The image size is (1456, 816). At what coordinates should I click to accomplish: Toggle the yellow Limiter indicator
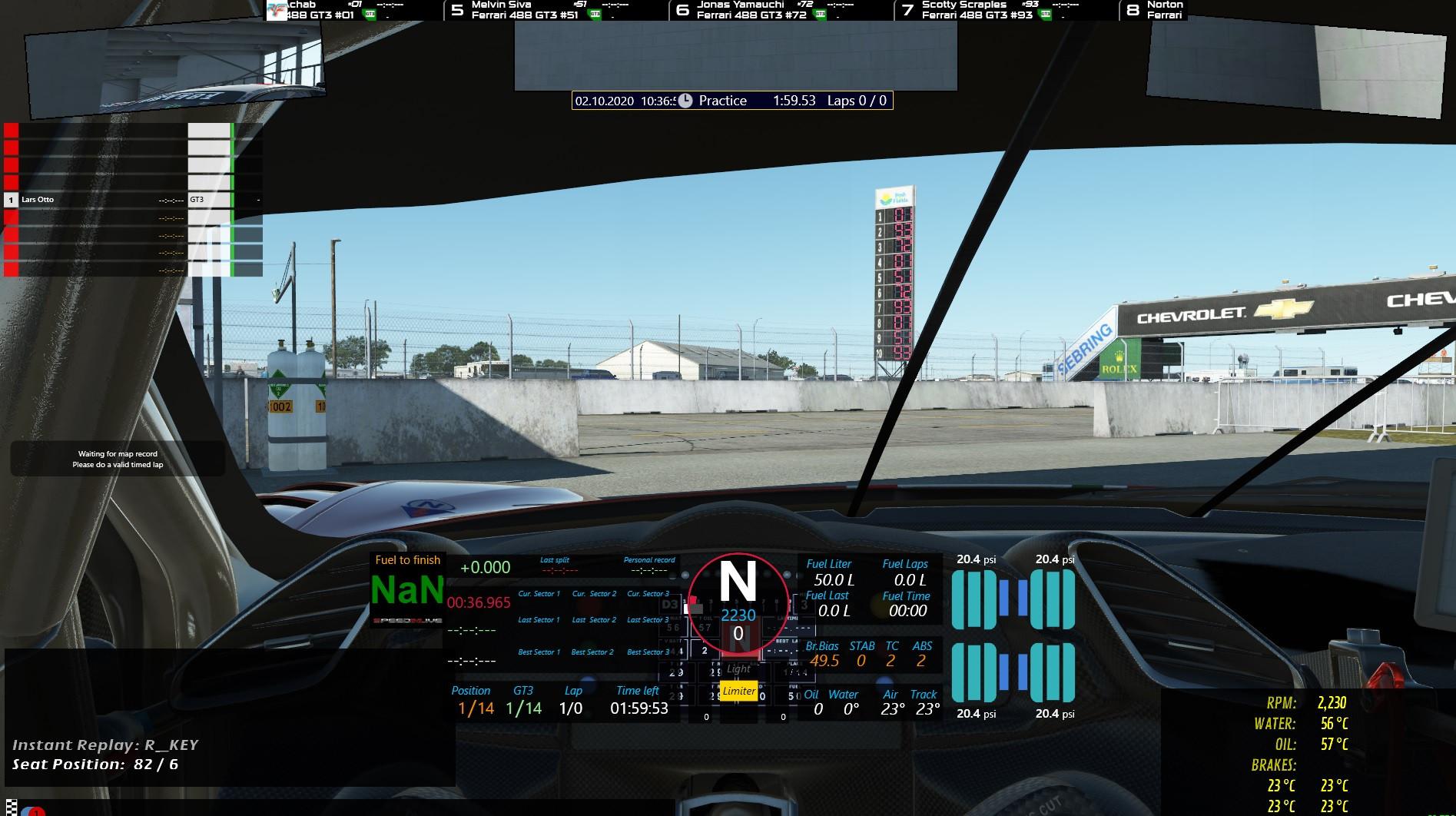738,692
